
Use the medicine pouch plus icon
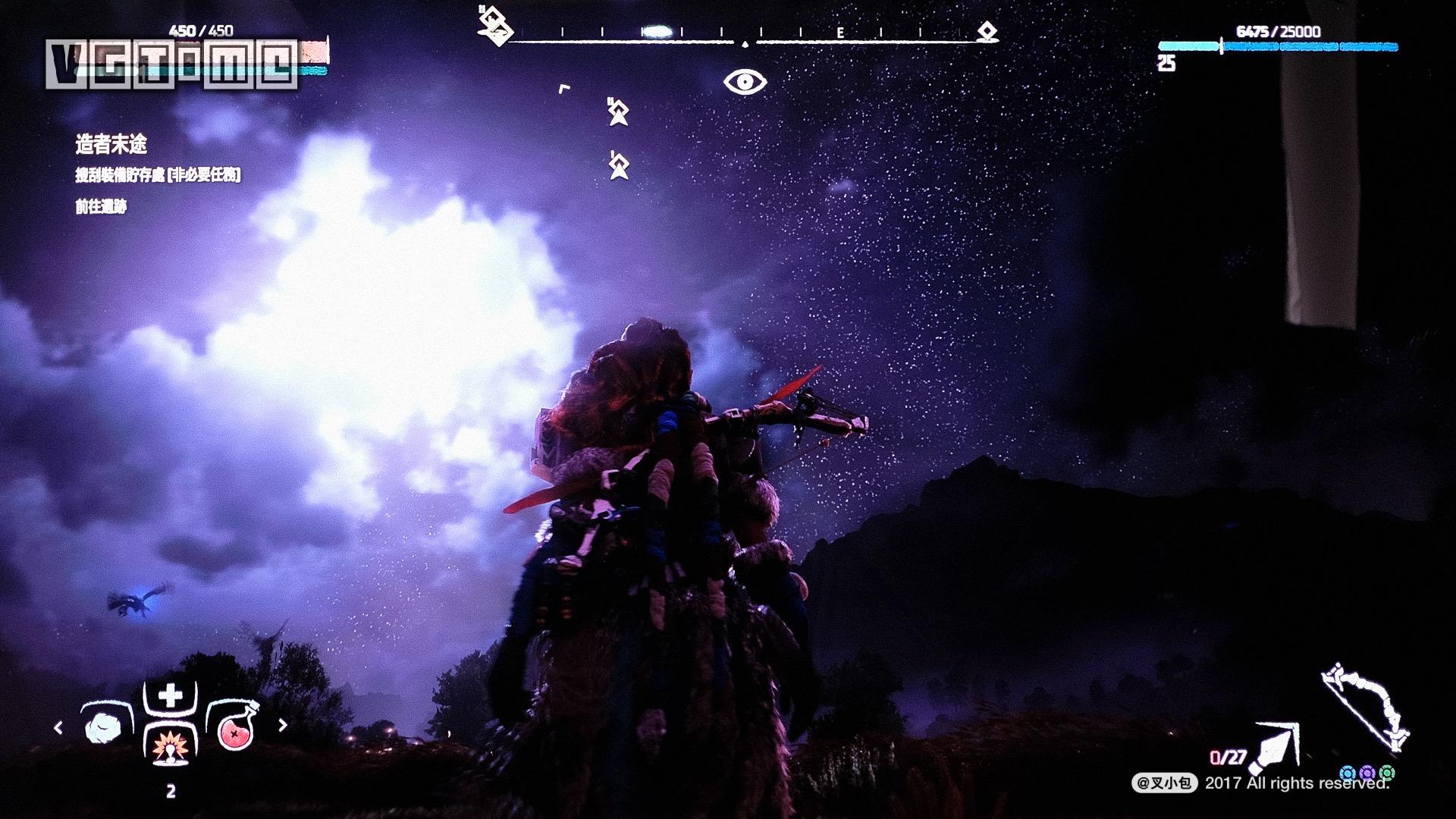(171, 695)
